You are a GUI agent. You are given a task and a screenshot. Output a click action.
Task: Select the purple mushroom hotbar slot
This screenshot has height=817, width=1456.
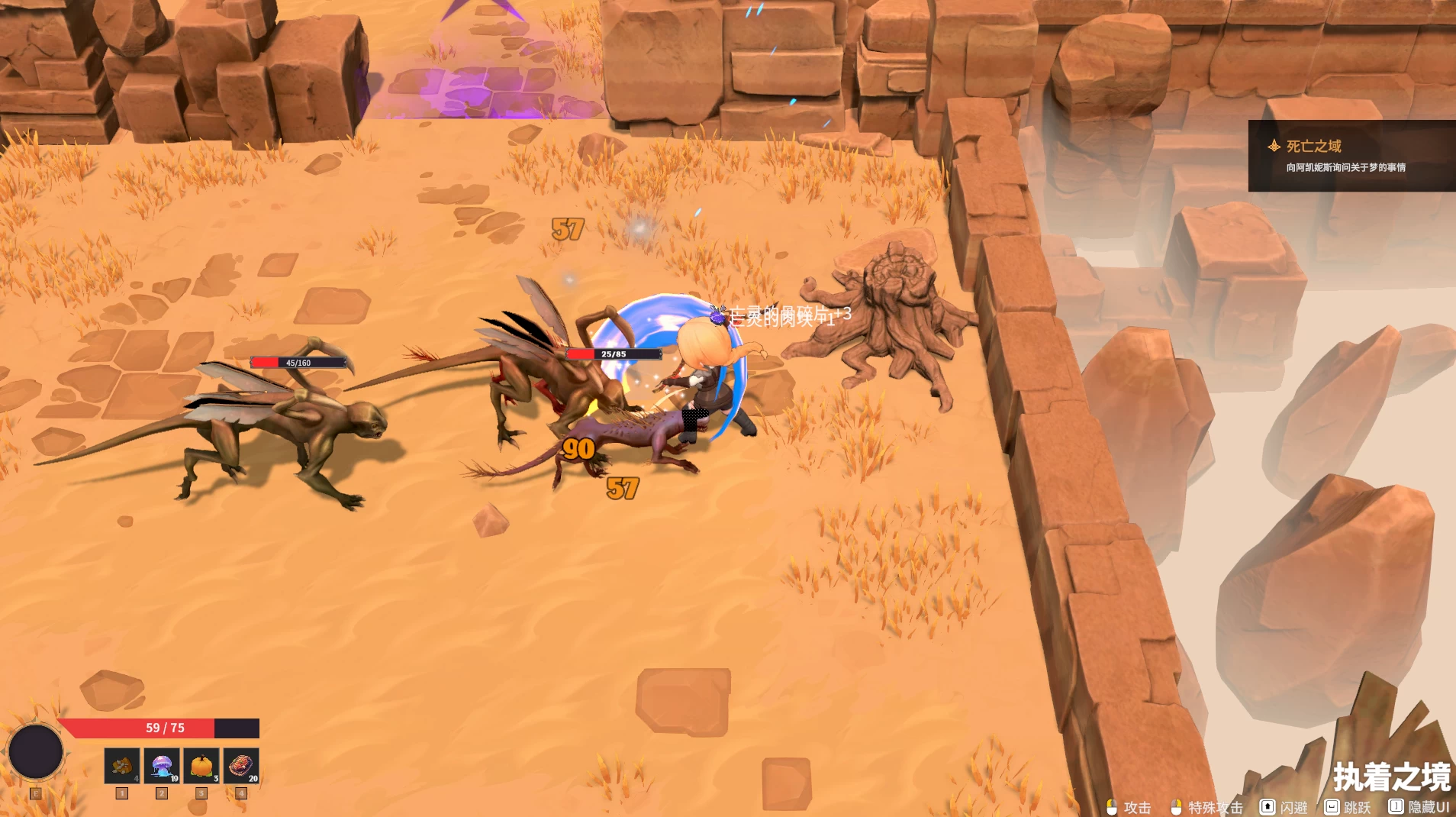tap(162, 765)
